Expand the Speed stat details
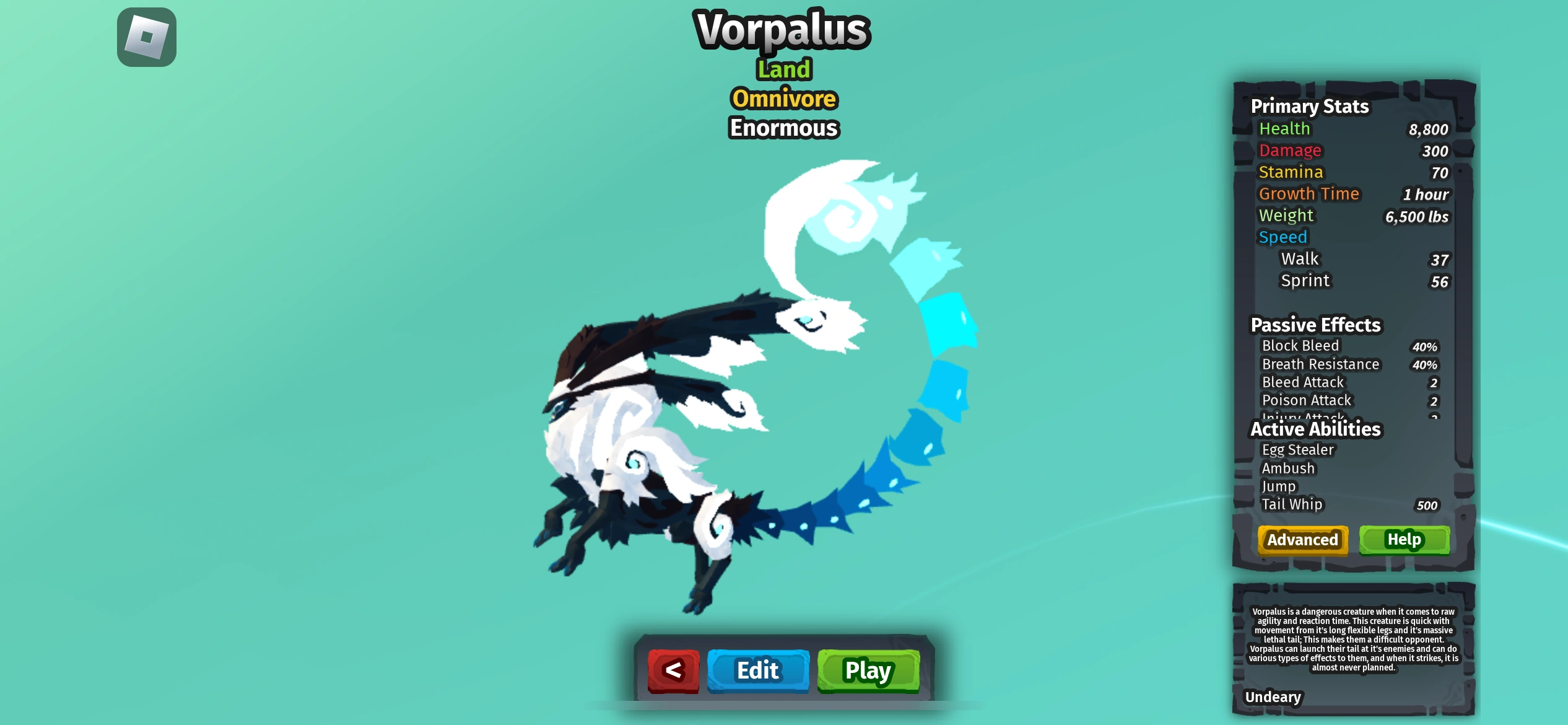 point(1283,237)
